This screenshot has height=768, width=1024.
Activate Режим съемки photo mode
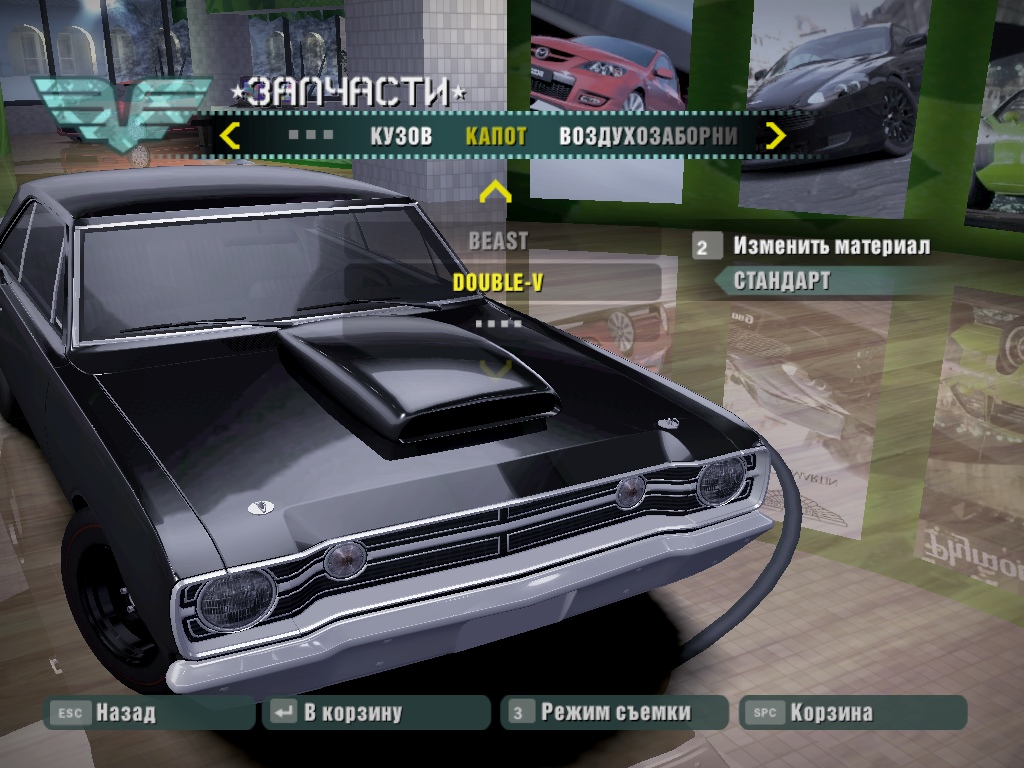point(614,713)
